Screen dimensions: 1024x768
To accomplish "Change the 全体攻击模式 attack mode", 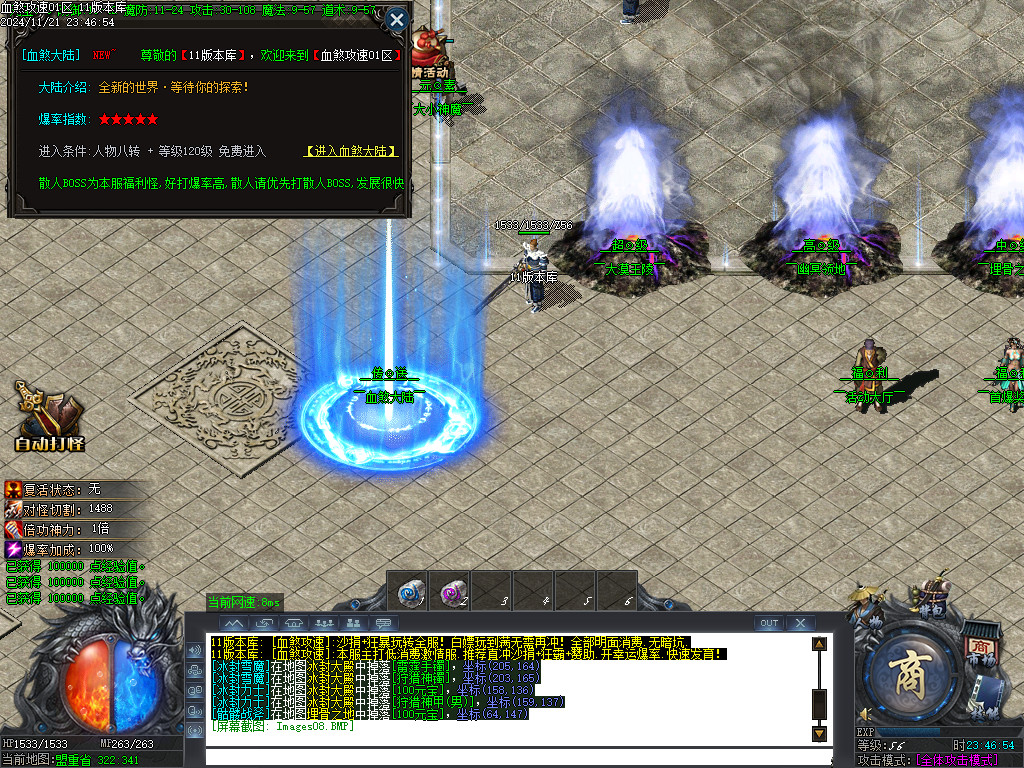I will pyautogui.click(x=958, y=761).
